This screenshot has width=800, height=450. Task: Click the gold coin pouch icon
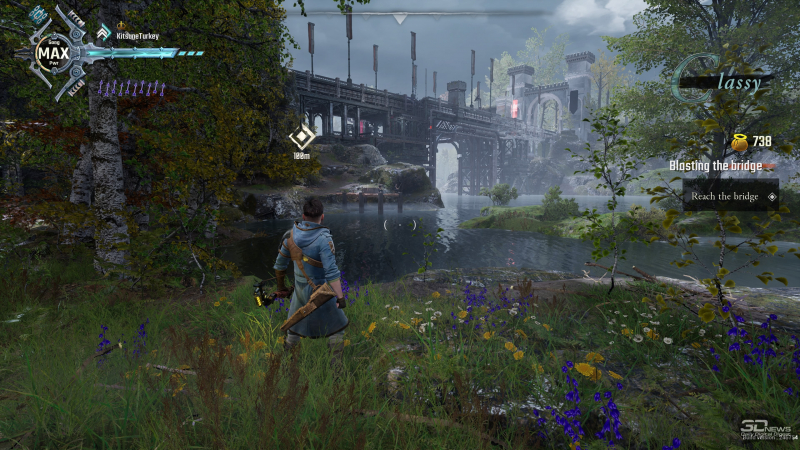(x=738, y=142)
